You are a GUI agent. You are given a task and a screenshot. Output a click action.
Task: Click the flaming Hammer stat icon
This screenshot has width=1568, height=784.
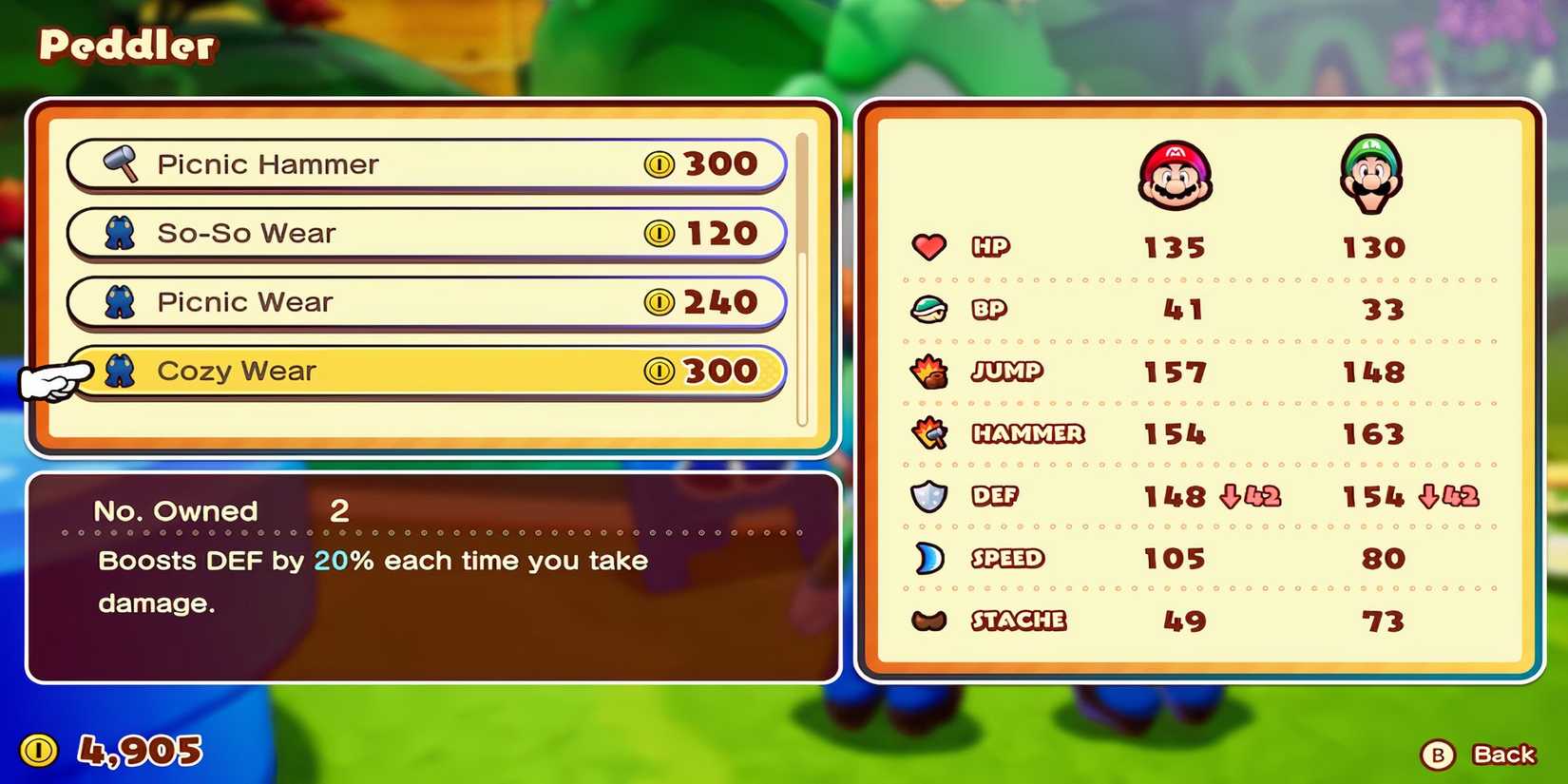click(929, 434)
